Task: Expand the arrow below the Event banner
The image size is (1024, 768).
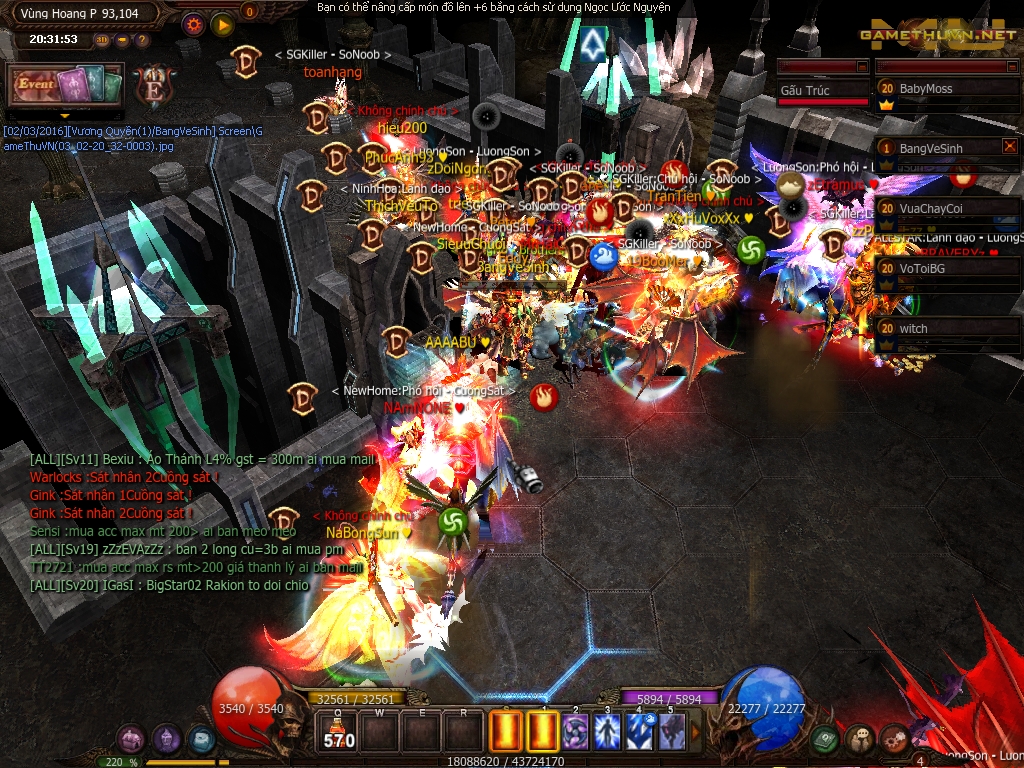Action: click(65, 116)
